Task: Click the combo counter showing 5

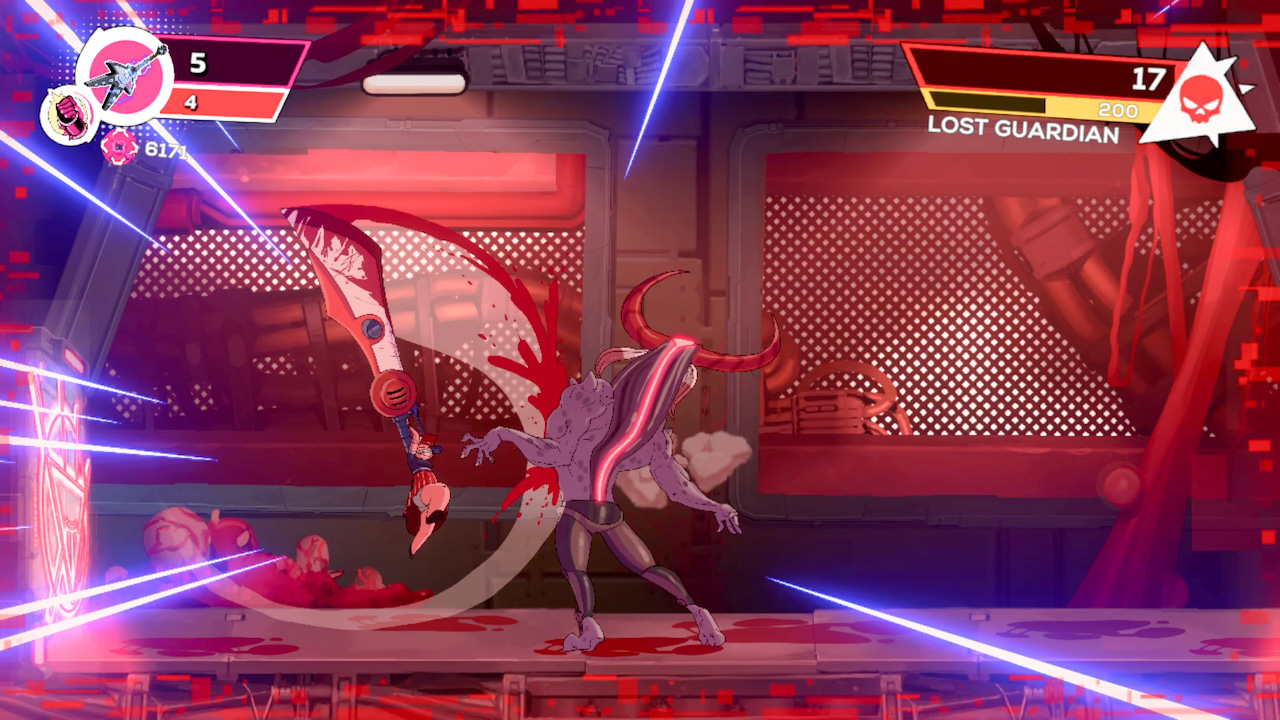Action: click(x=196, y=65)
